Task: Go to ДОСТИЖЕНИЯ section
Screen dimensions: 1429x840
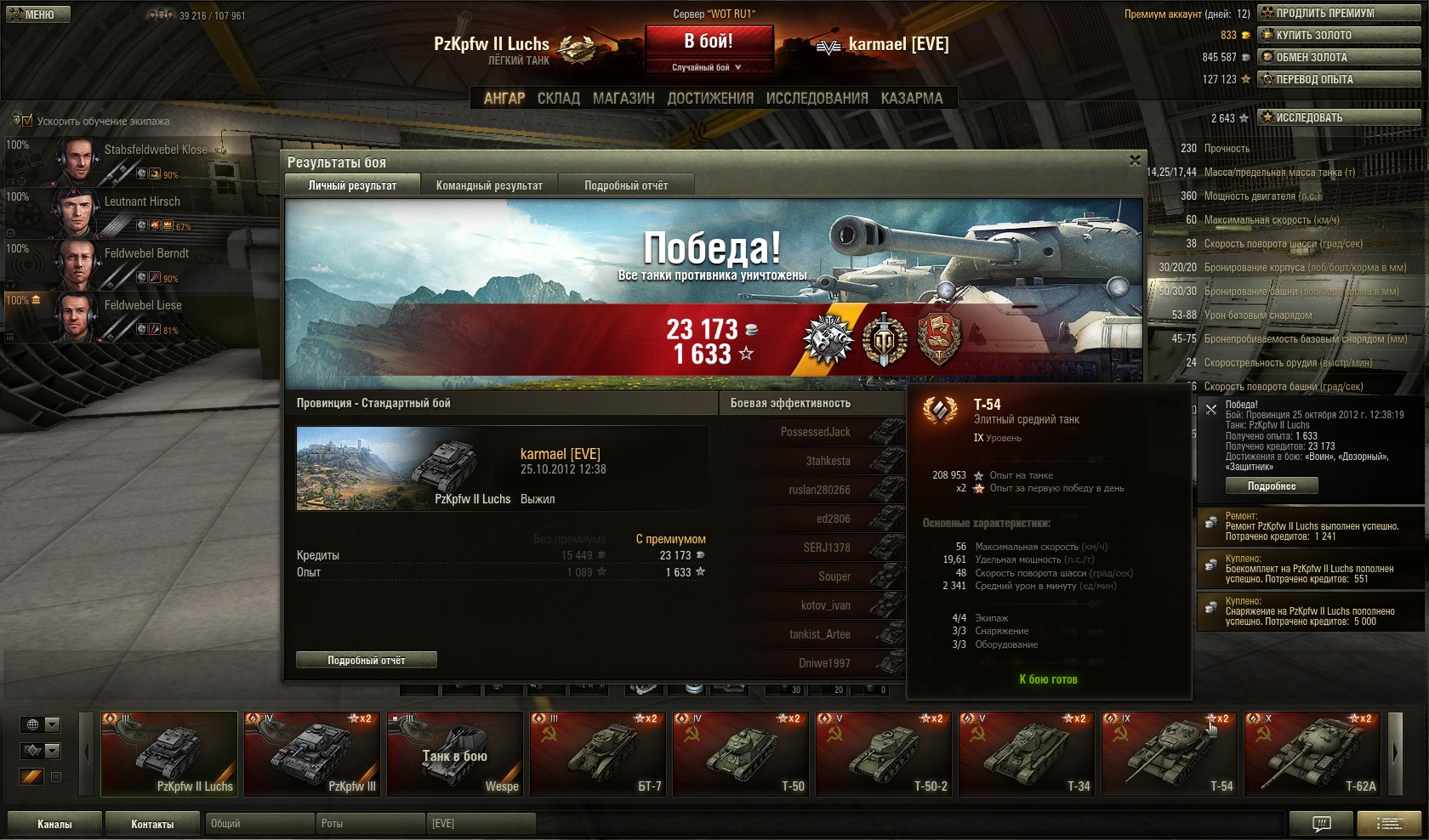Action: tap(710, 99)
